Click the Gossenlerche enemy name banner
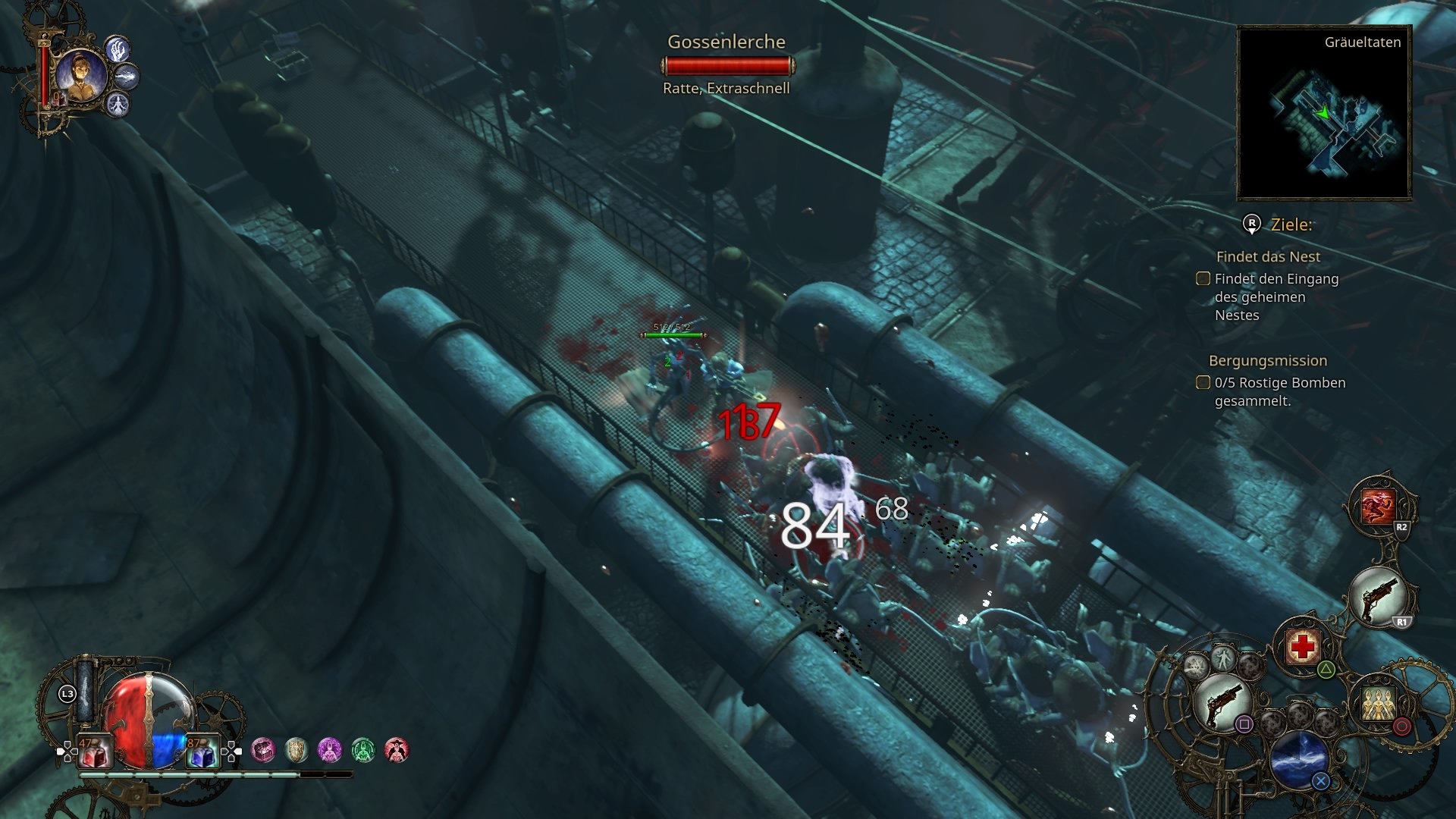 pos(727,42)
